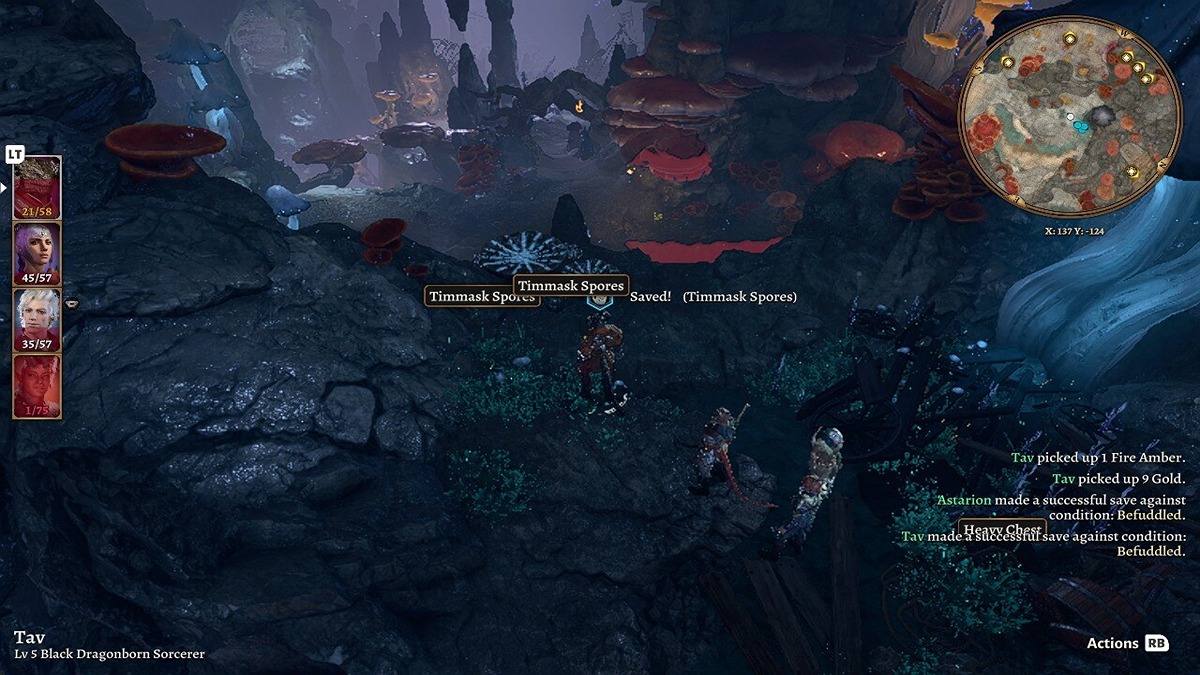Screen dimensions: 1200x675
Task: Switch to the red tiefling party member
Action: [x=37, y=385]
